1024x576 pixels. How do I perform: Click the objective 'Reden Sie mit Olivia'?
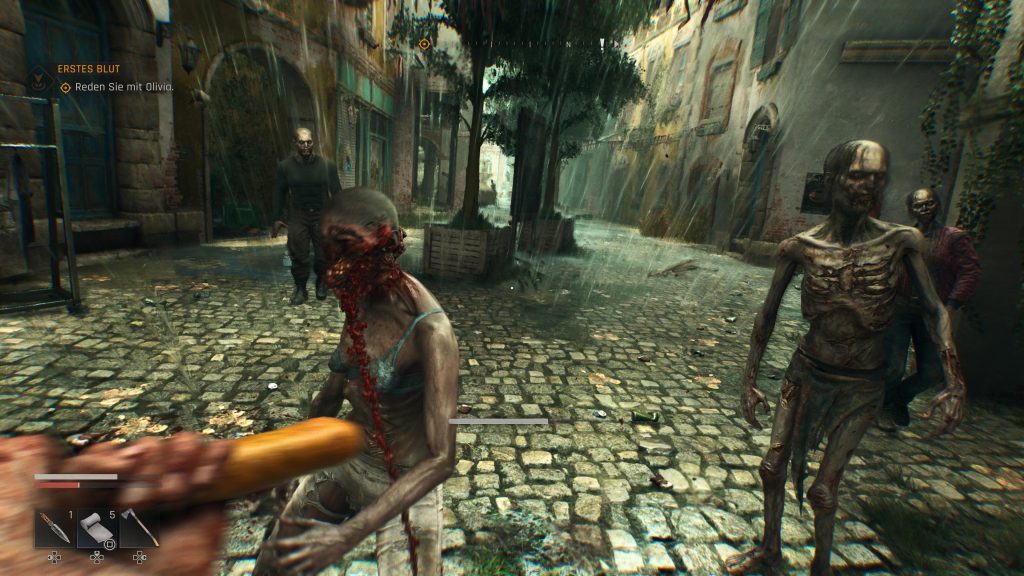(x=124, y=87)
